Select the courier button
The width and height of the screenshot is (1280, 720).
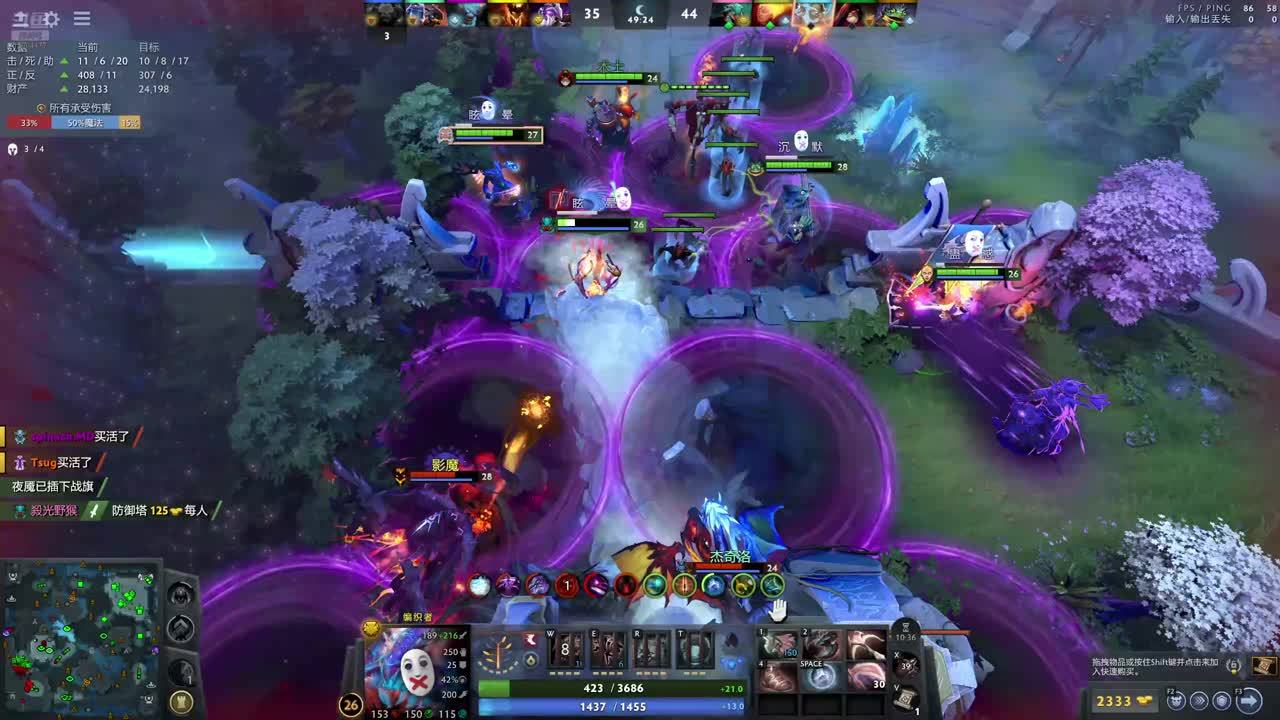tap(1177, 701)
